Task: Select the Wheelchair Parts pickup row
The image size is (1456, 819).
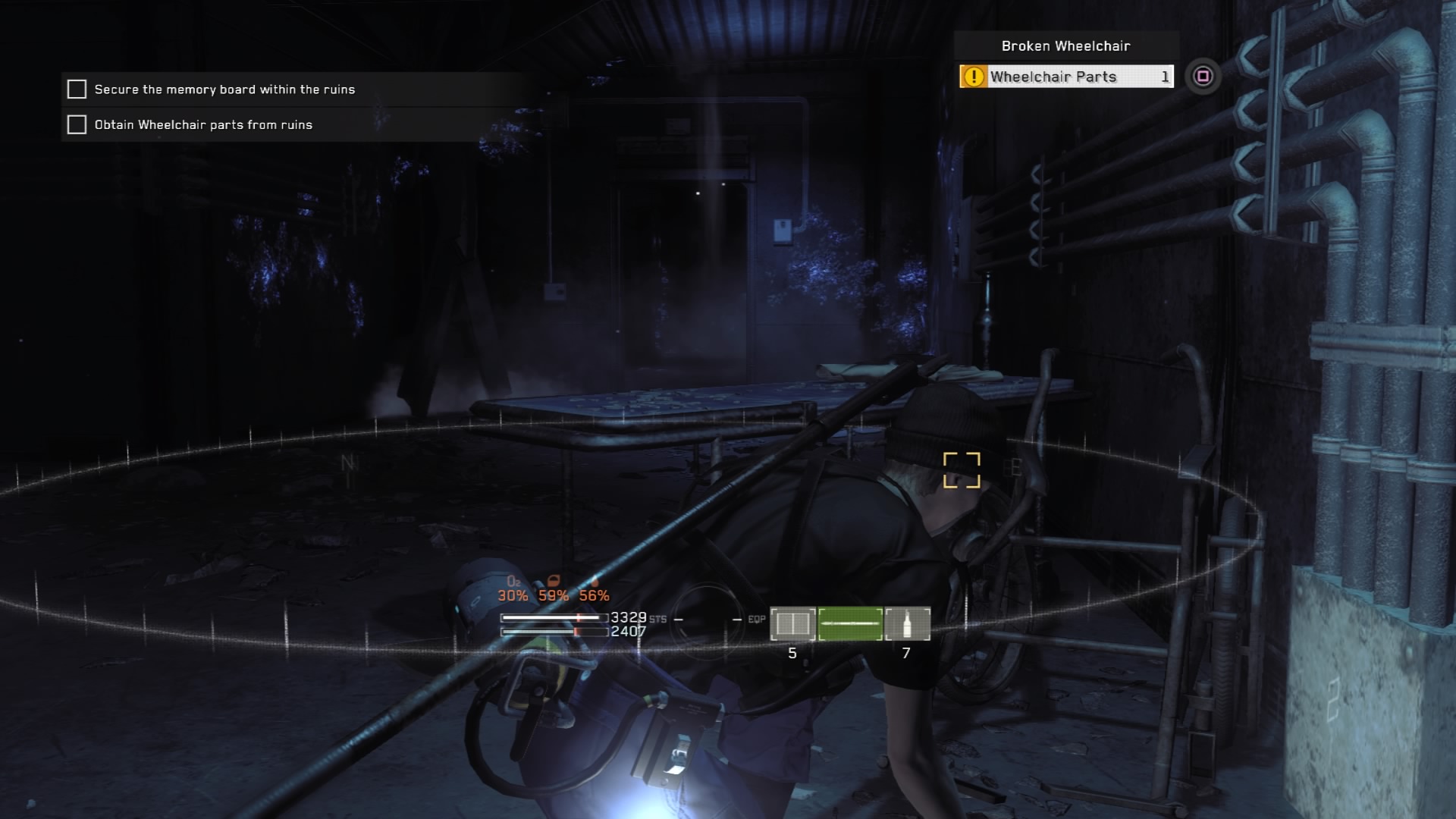Action: 1066,77
